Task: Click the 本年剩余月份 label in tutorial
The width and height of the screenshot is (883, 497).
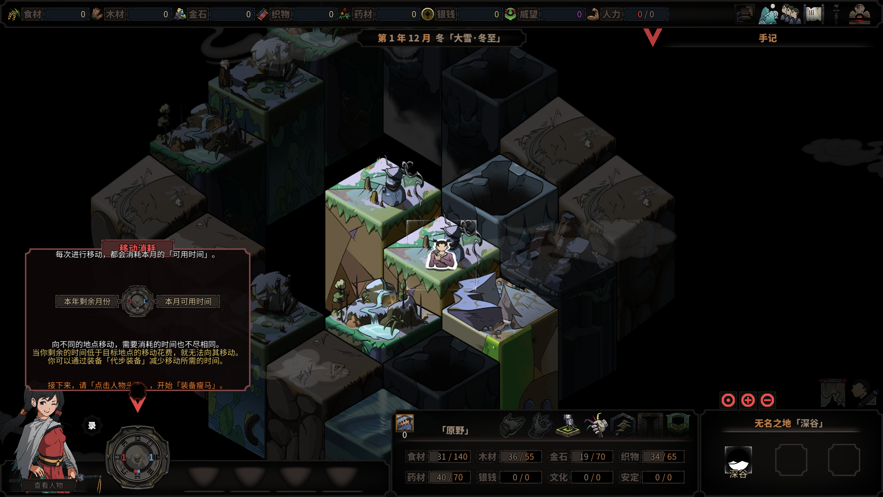Action: pos(87,301)
